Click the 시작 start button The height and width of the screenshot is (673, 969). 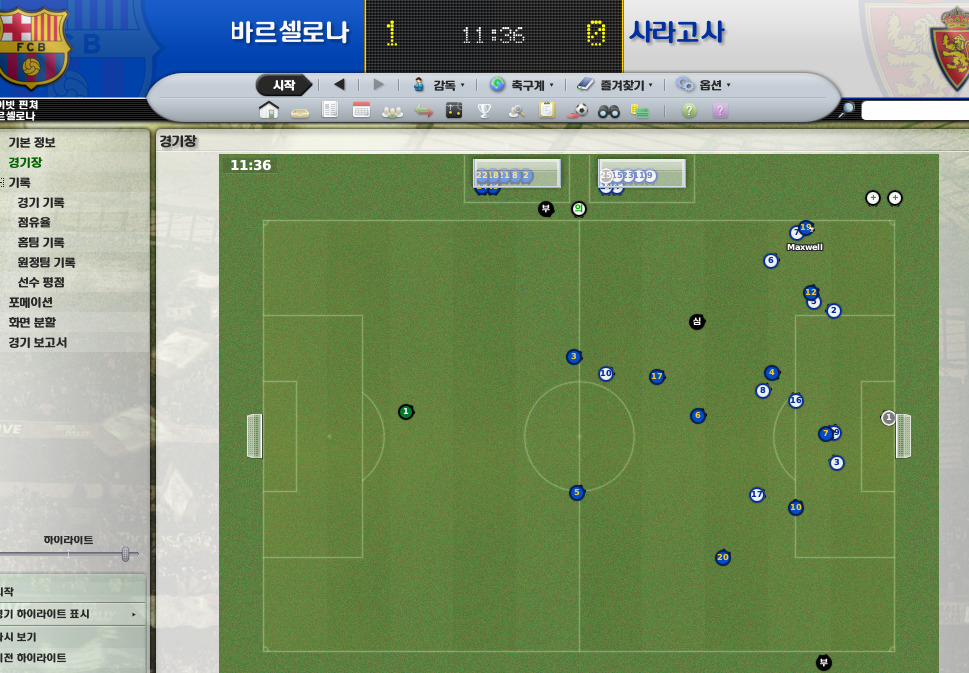point(284,85)
